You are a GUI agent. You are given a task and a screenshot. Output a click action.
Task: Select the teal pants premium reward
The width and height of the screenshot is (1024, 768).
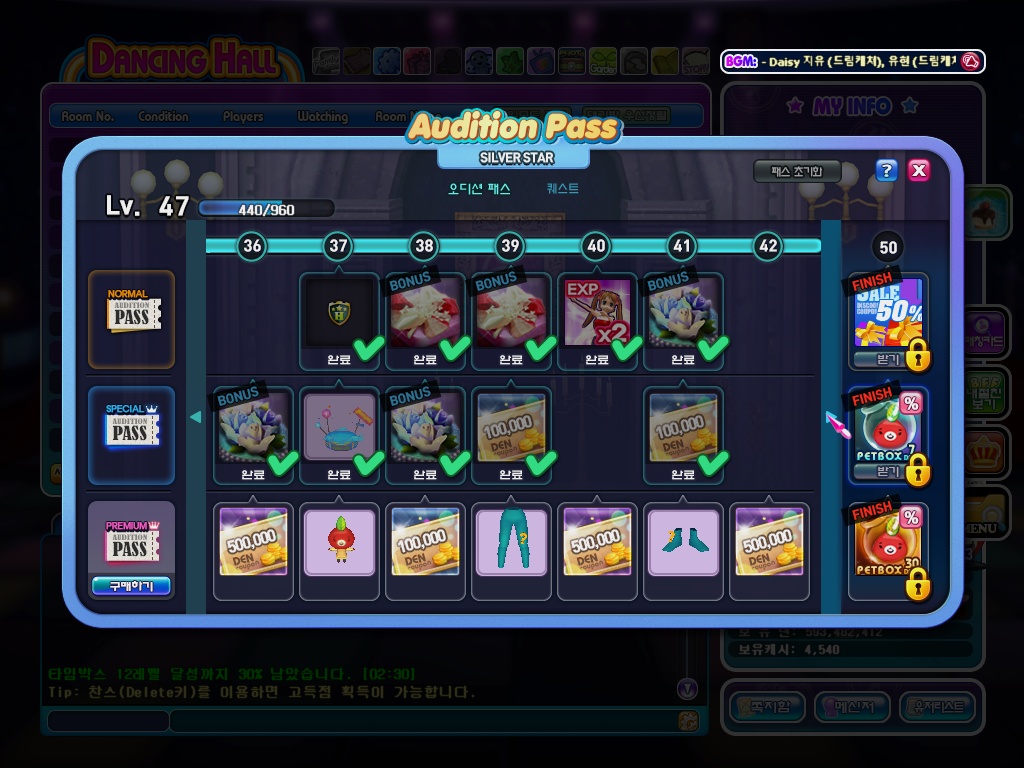511,541
